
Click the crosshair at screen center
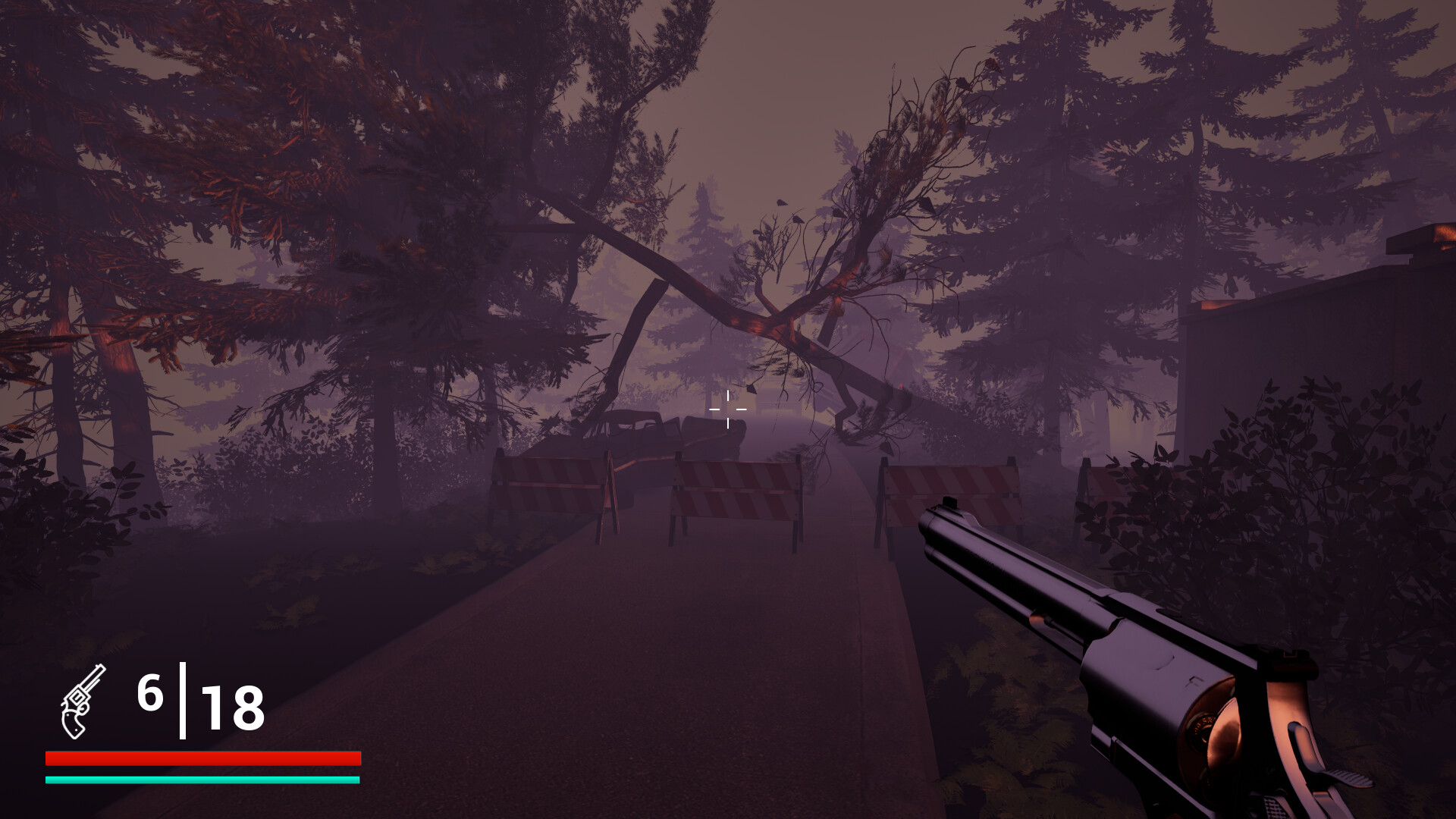726,409
